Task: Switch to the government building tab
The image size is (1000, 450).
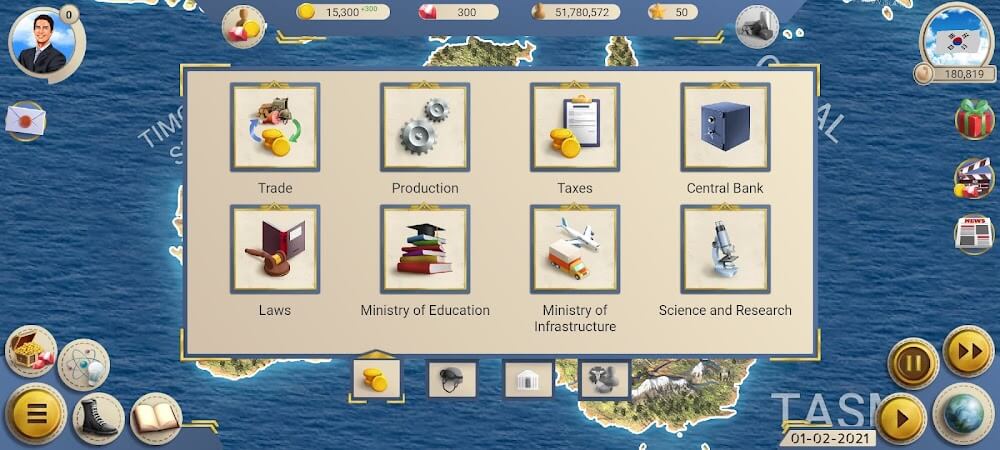Action: coord(528,379)
